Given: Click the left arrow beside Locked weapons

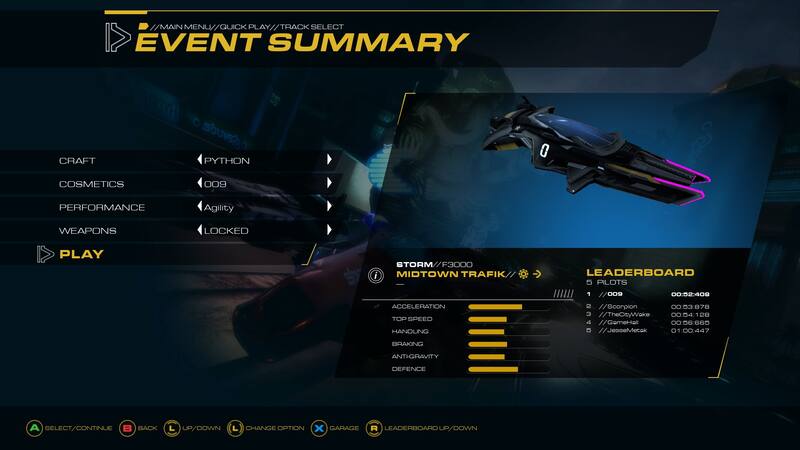Looking at the screenshot, I should (x=199, y=231).
